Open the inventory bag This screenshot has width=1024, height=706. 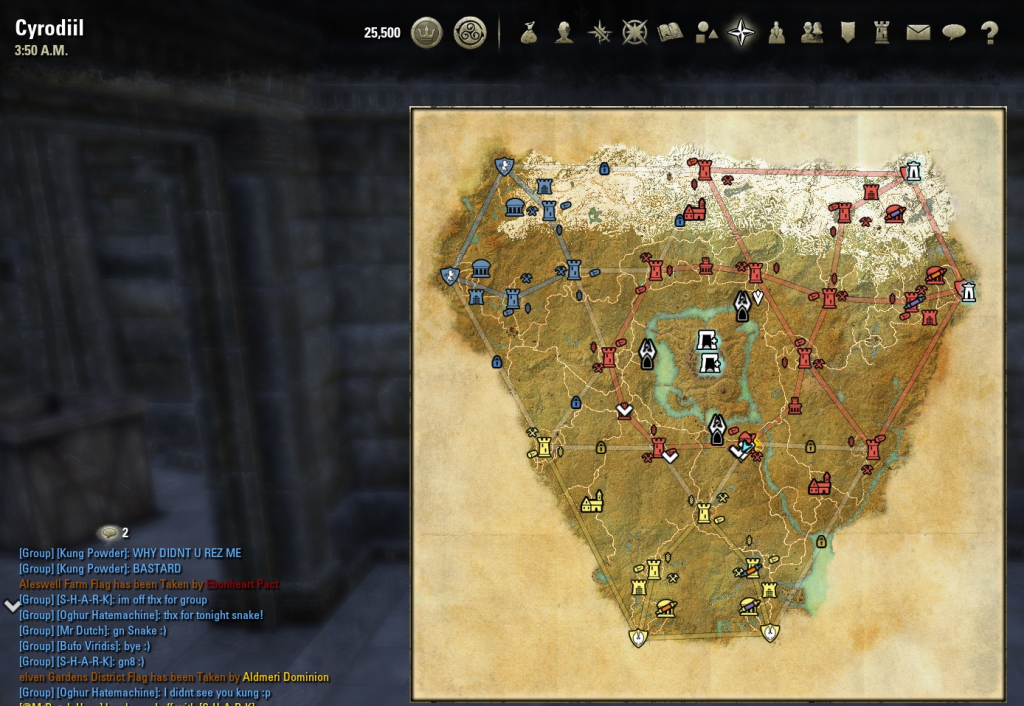tap(529, 33)
